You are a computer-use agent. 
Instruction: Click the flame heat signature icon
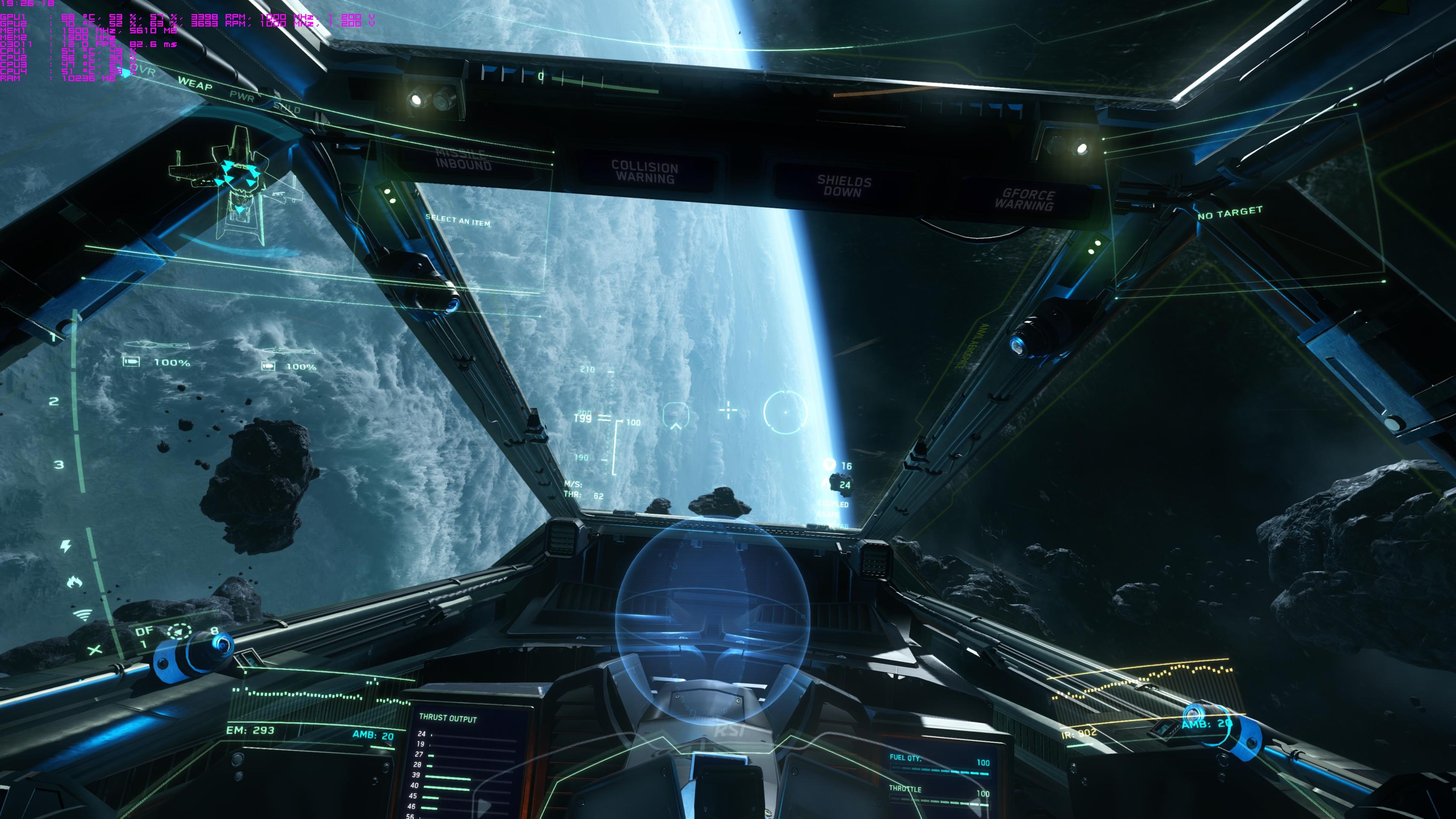coord(74,582)
